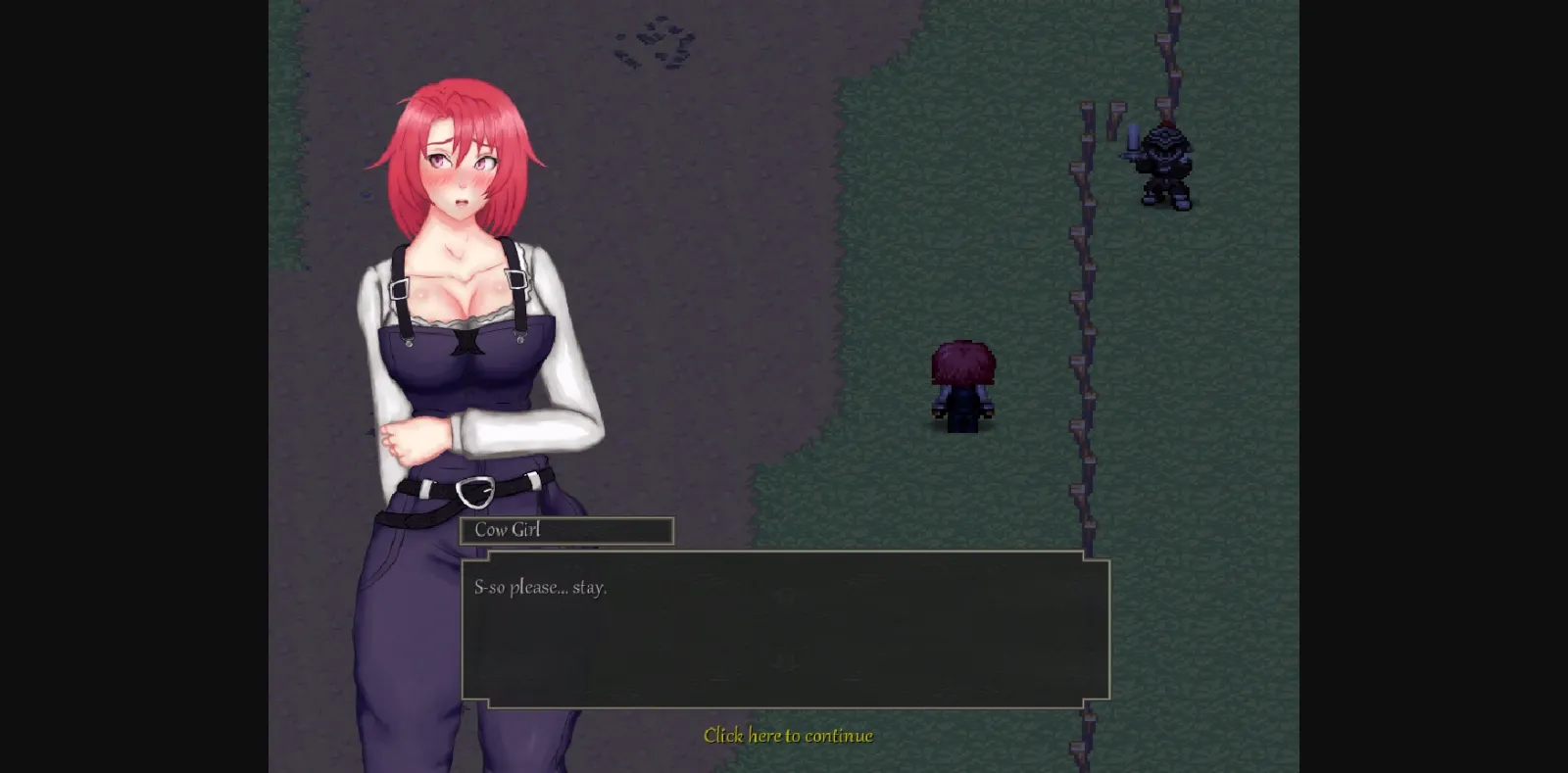Image resolution: width=1568 pixels, height=773 pixels.
Task: Select the dialogue window's ornate top border
Action: [x=784, y=556]
